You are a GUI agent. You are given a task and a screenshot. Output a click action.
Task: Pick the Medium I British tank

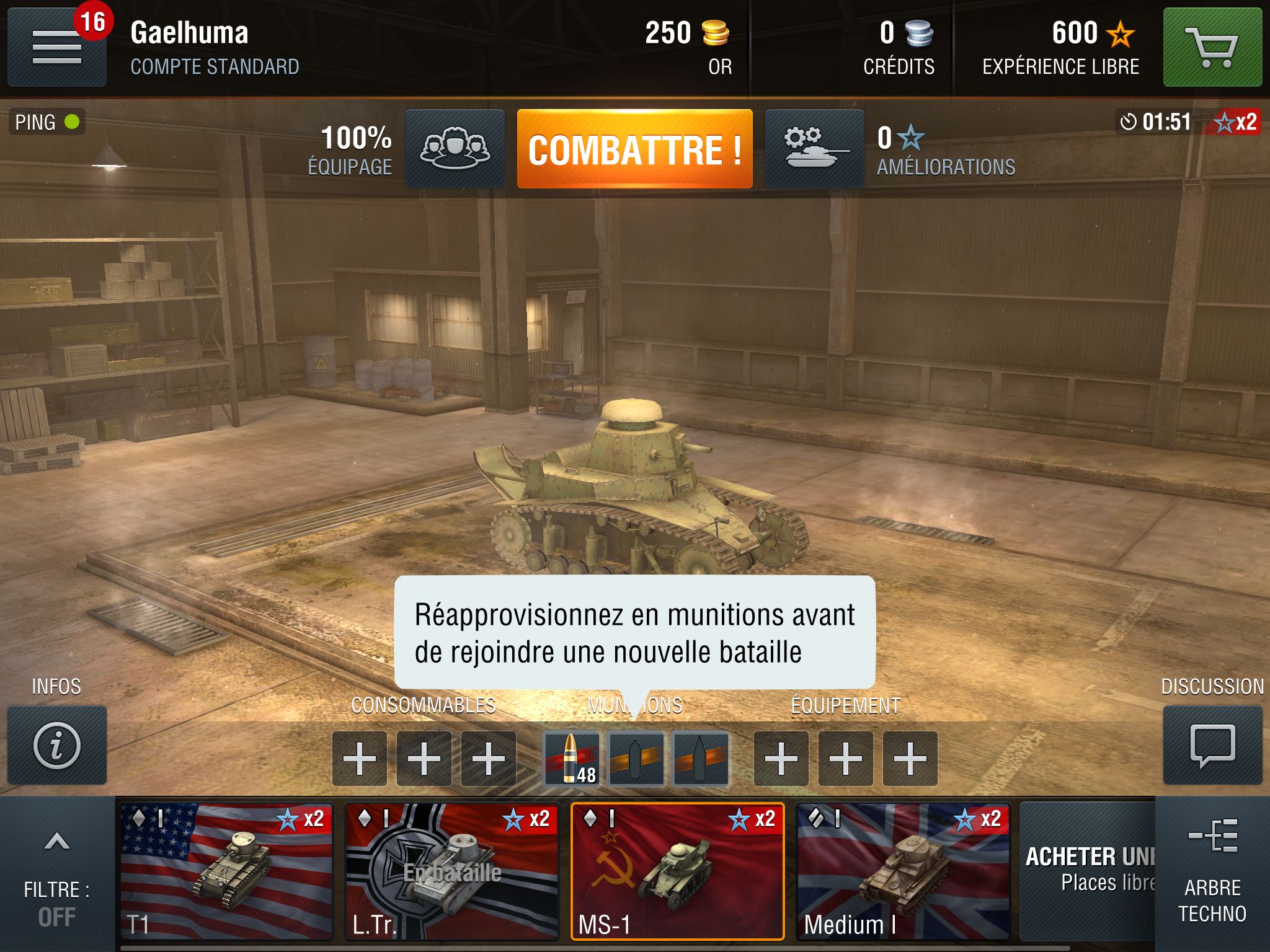coord(903,871)
